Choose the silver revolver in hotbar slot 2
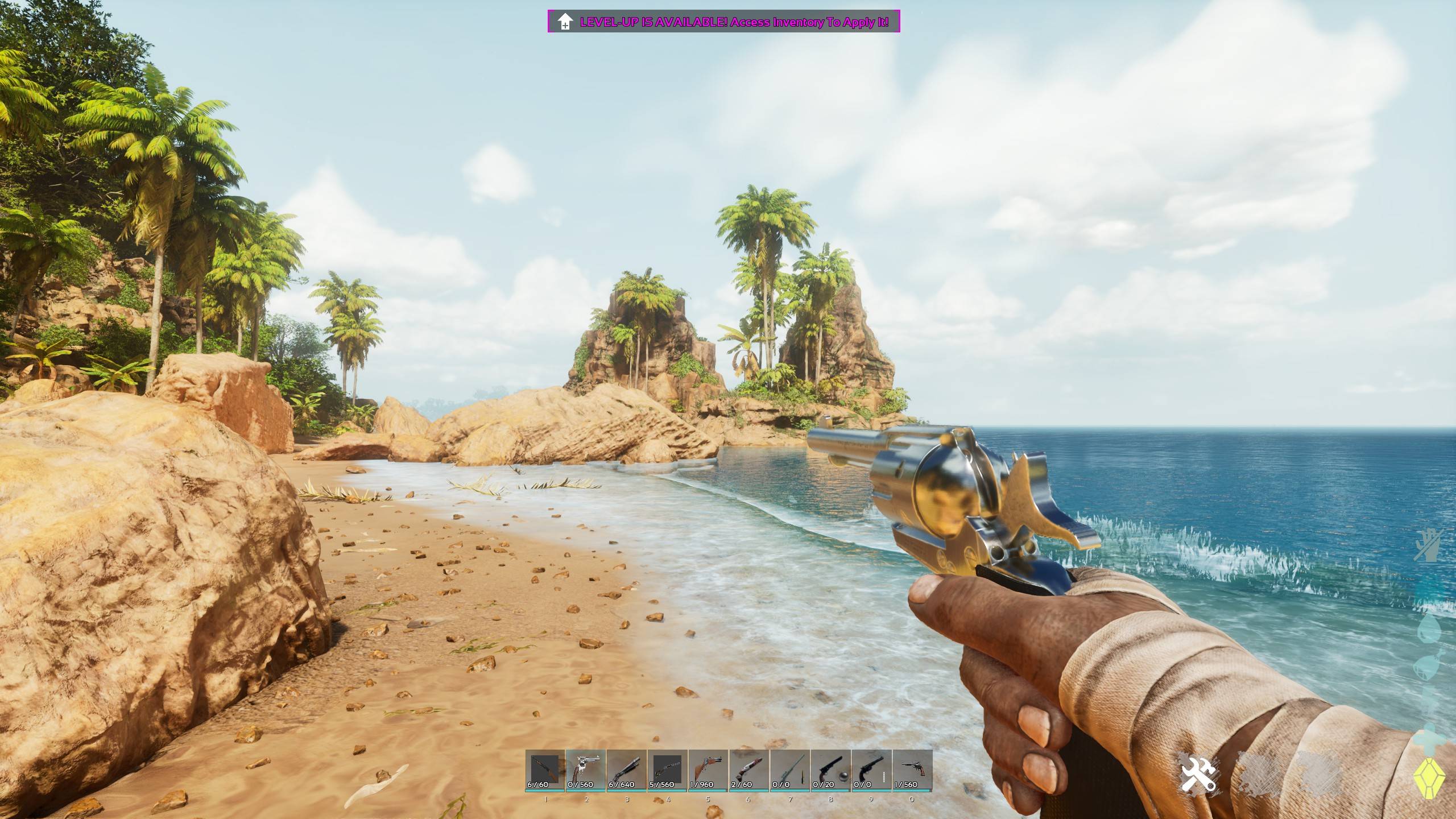1456x819 pixels. click(586, 770)
